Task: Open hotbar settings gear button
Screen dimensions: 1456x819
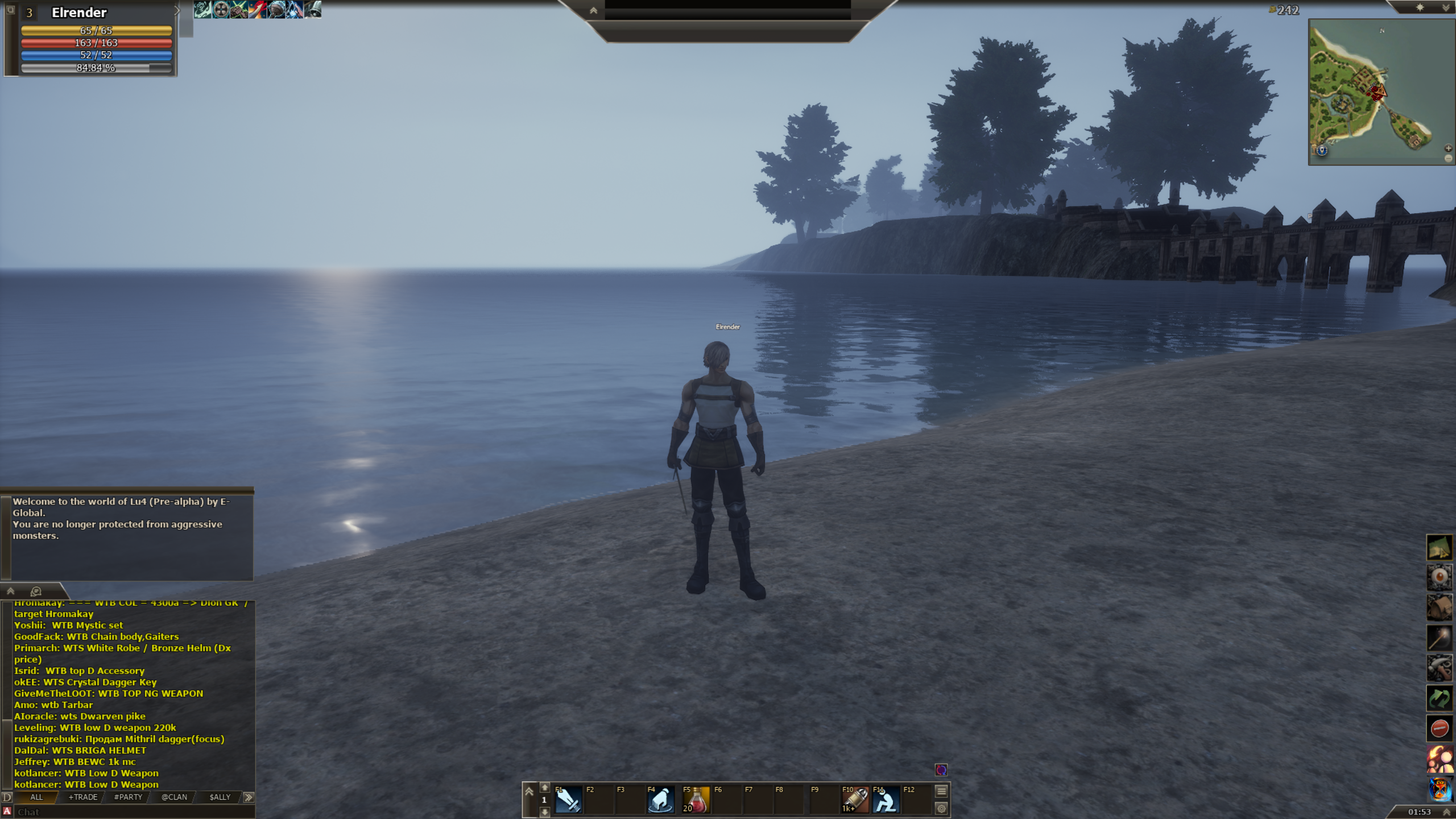Action: 941,808
